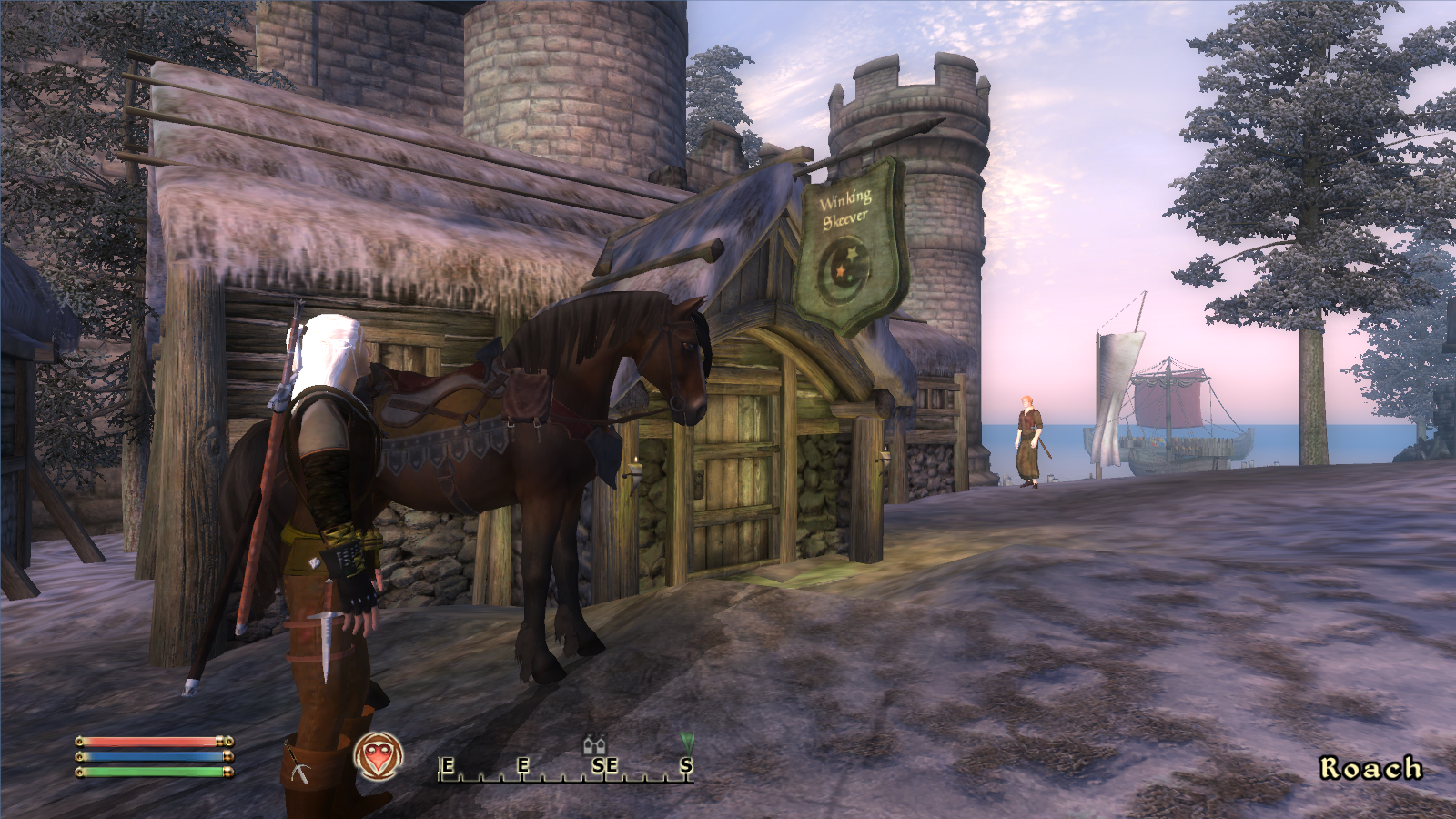Click the S compass direction marker
Screen dimensions: 1456x819
pyautogui.click(x=685, y=764)
